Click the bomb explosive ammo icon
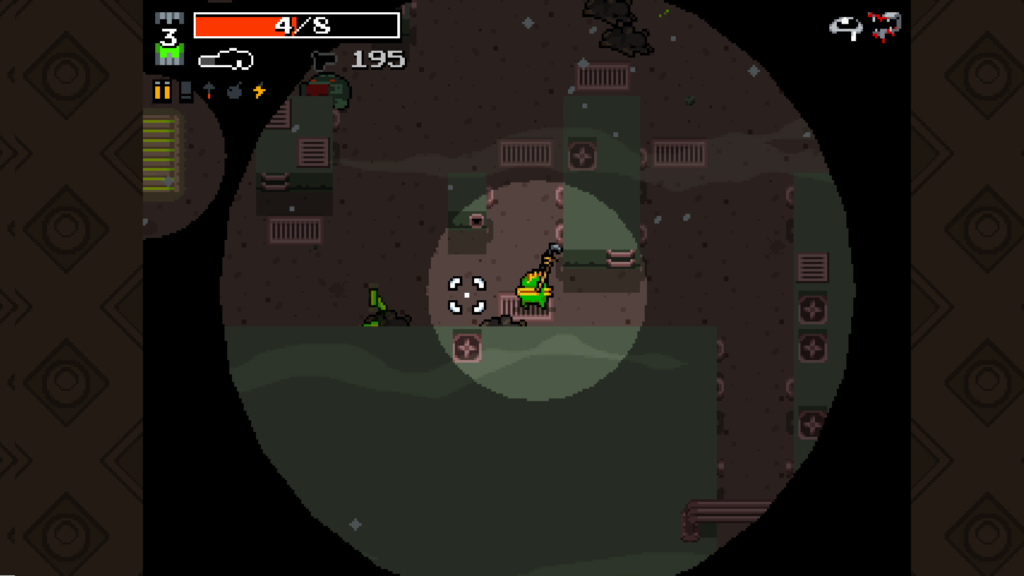1024x576 pixels. tap(234, 91)
